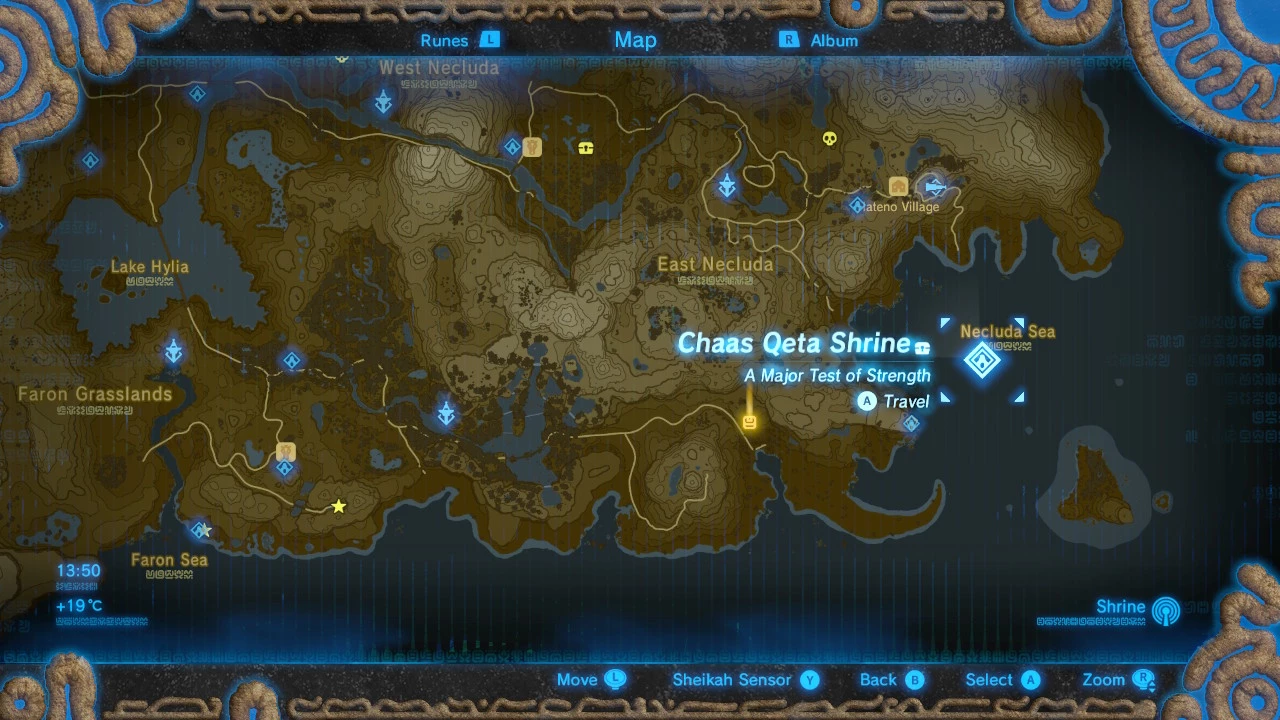Click the tower icon in Faron Grasslands
Viewport: 1280px width, 720px height.
pos(173,352)
